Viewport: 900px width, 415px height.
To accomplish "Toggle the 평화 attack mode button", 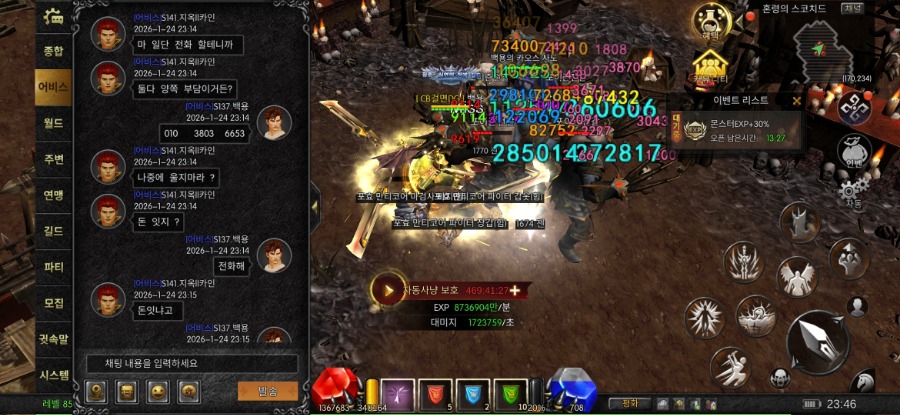I will (630, 404).
